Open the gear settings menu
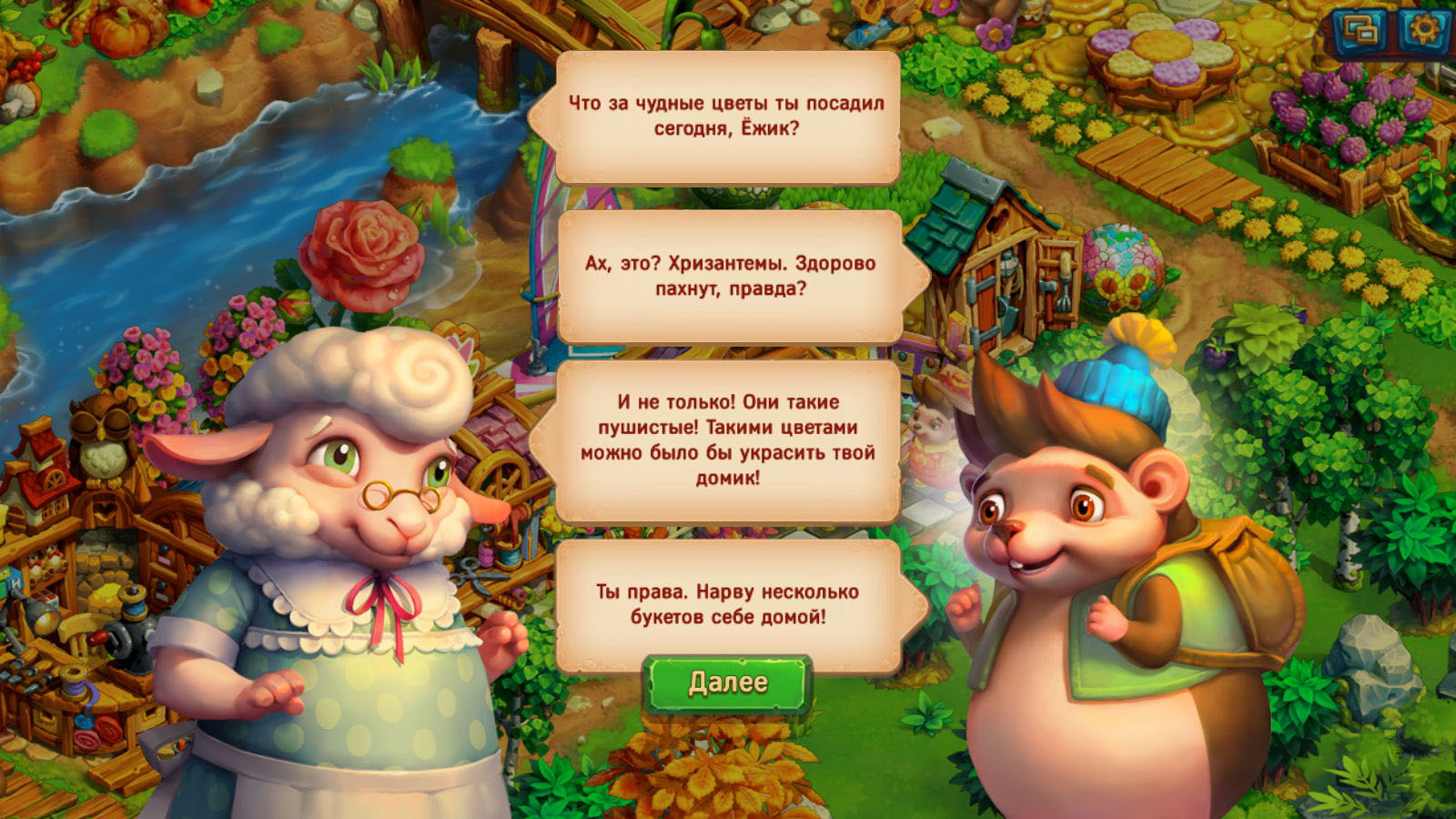The image size is (1456, 819). [x=1424, y=31]
